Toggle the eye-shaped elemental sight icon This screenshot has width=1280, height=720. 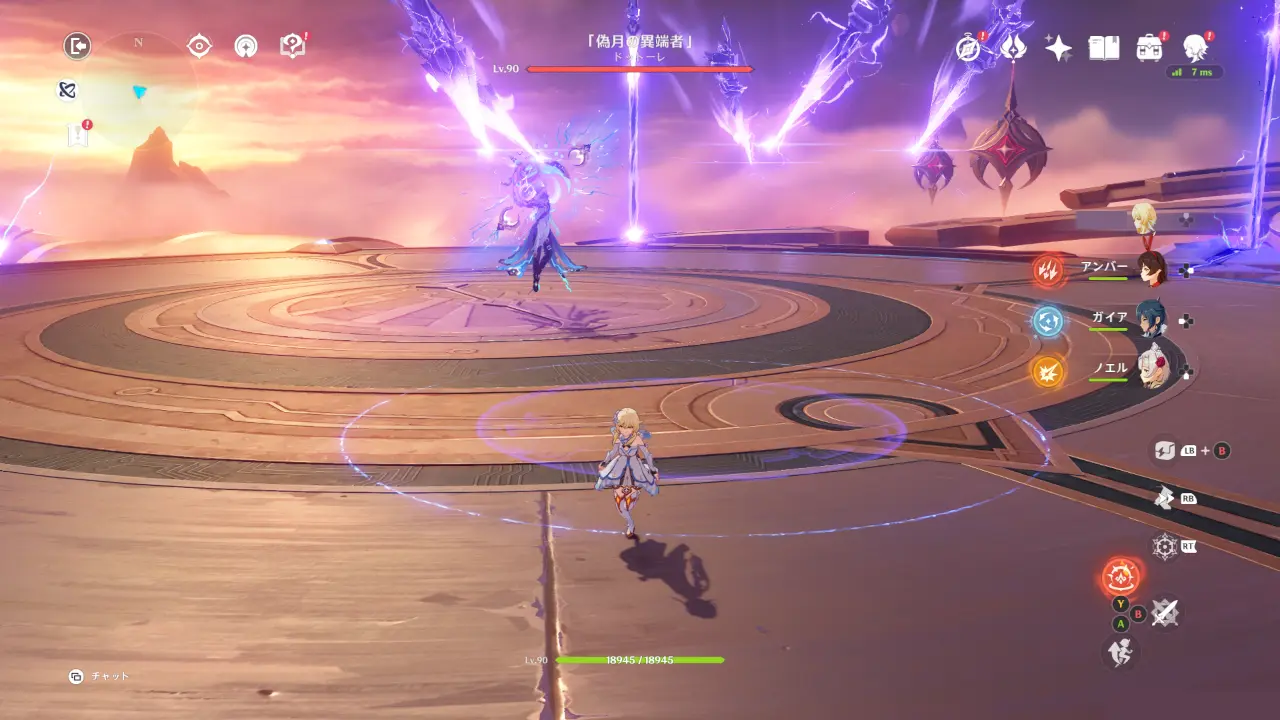click(x=199, y=45)
